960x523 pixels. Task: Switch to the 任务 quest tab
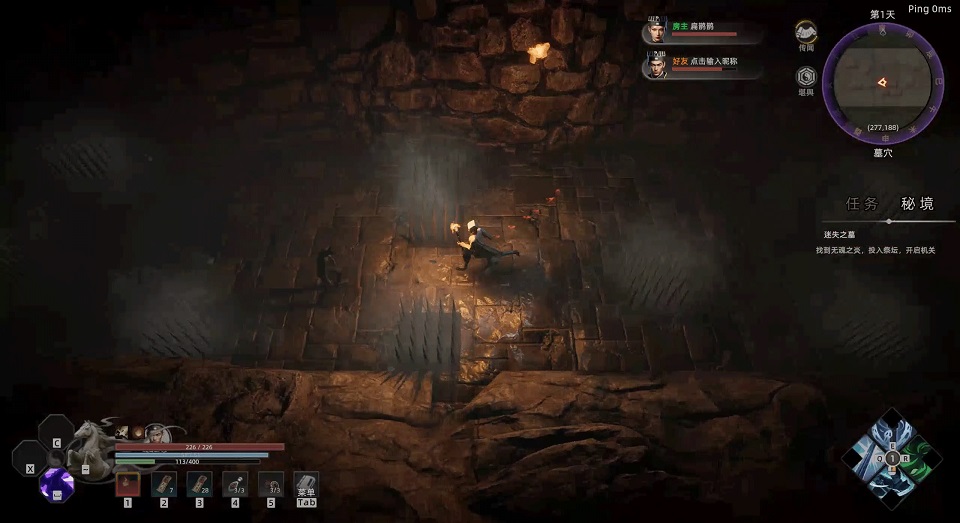(x=862, y=204)
